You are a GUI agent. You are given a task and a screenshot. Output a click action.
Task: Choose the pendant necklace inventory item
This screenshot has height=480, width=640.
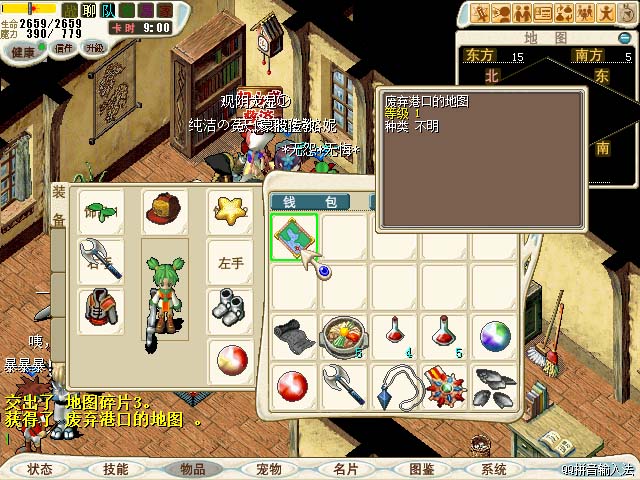click(394, 386)
